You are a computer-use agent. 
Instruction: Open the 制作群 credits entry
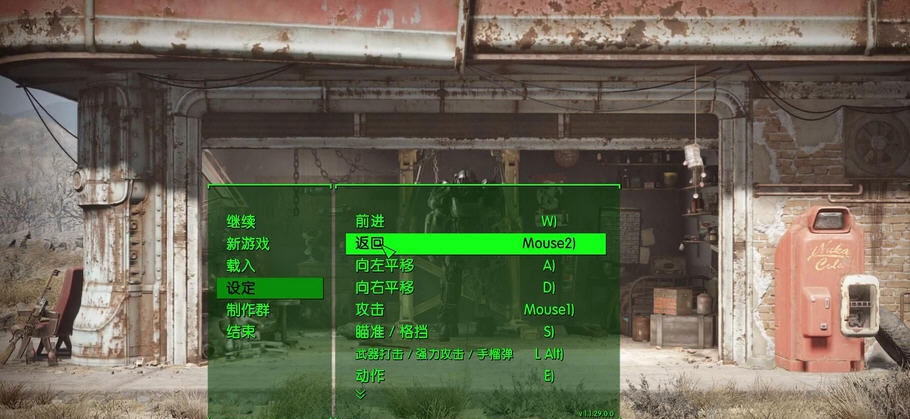pyautogui.click(x=248, y=310)
